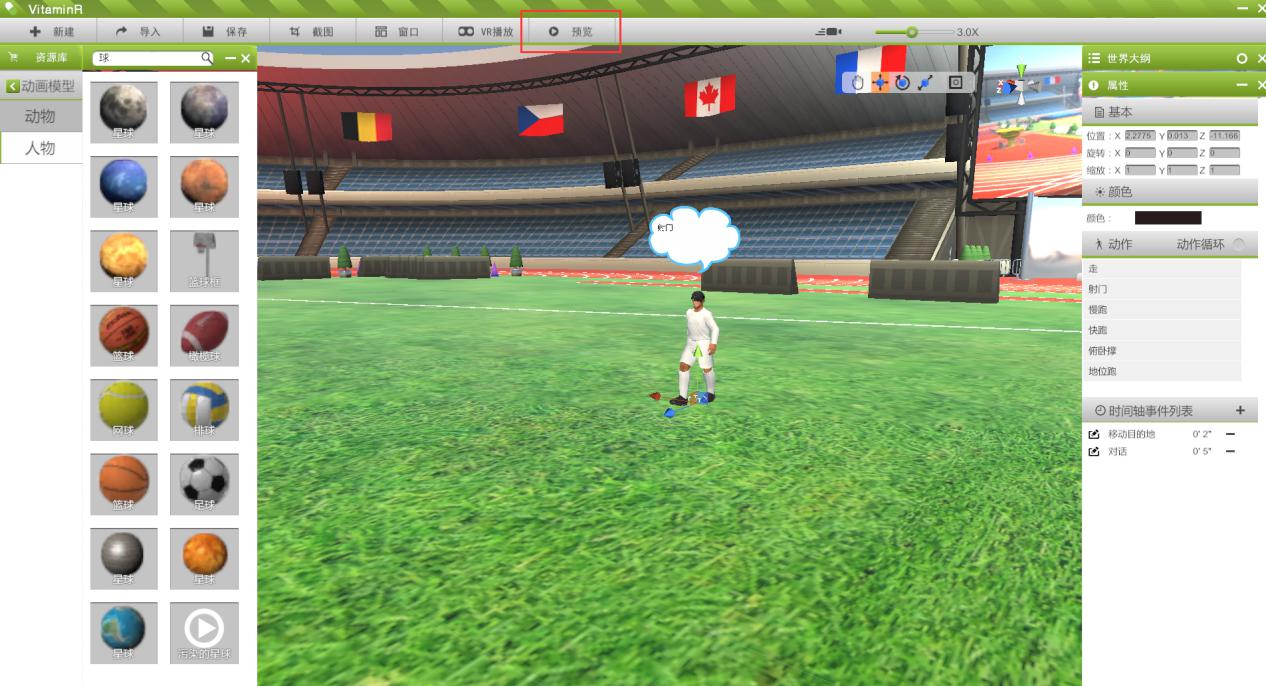
Task: Pick the volleyball 排球 model
Action: [204, 409]
